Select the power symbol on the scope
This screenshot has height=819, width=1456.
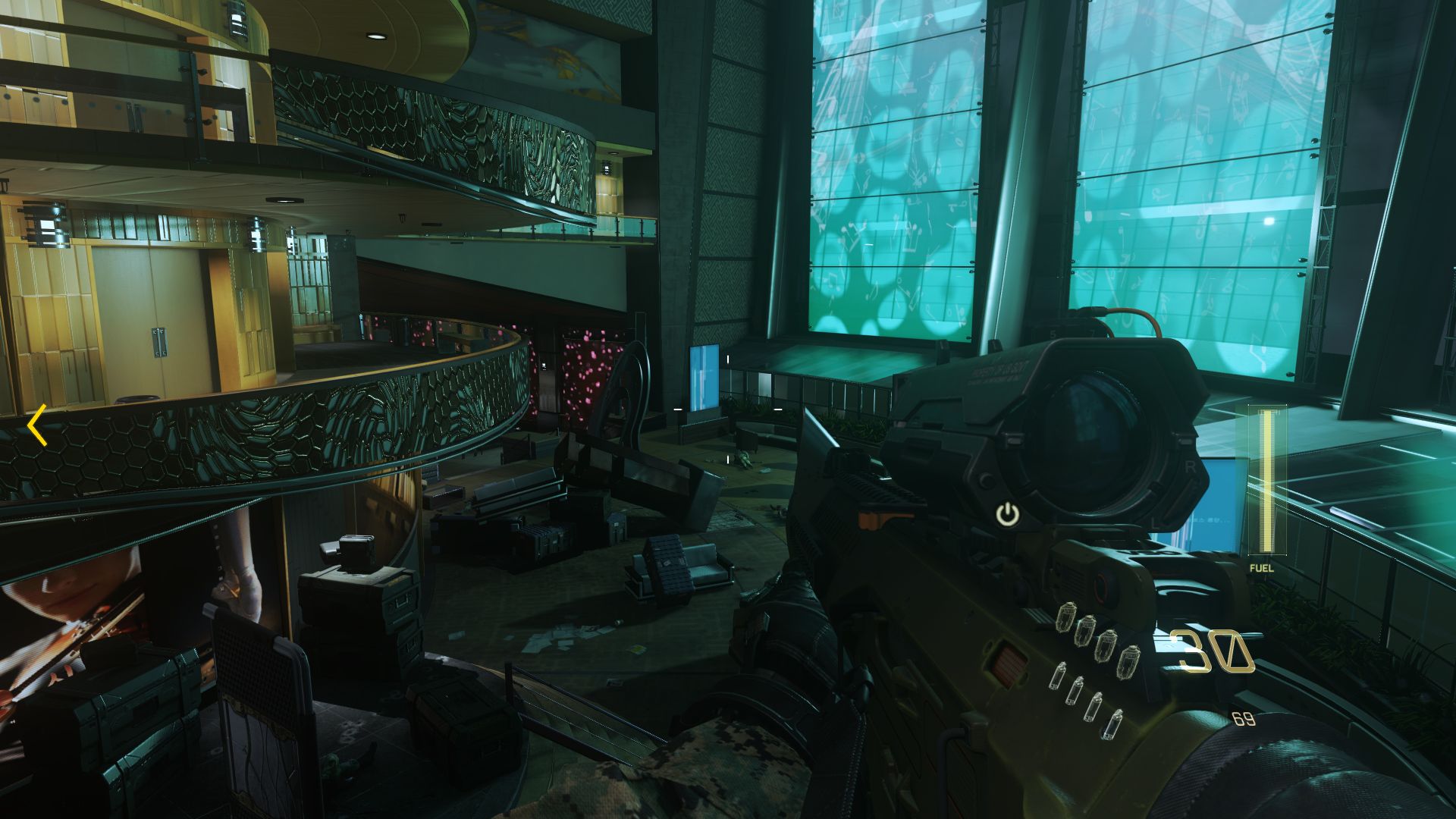[1007, 516]
